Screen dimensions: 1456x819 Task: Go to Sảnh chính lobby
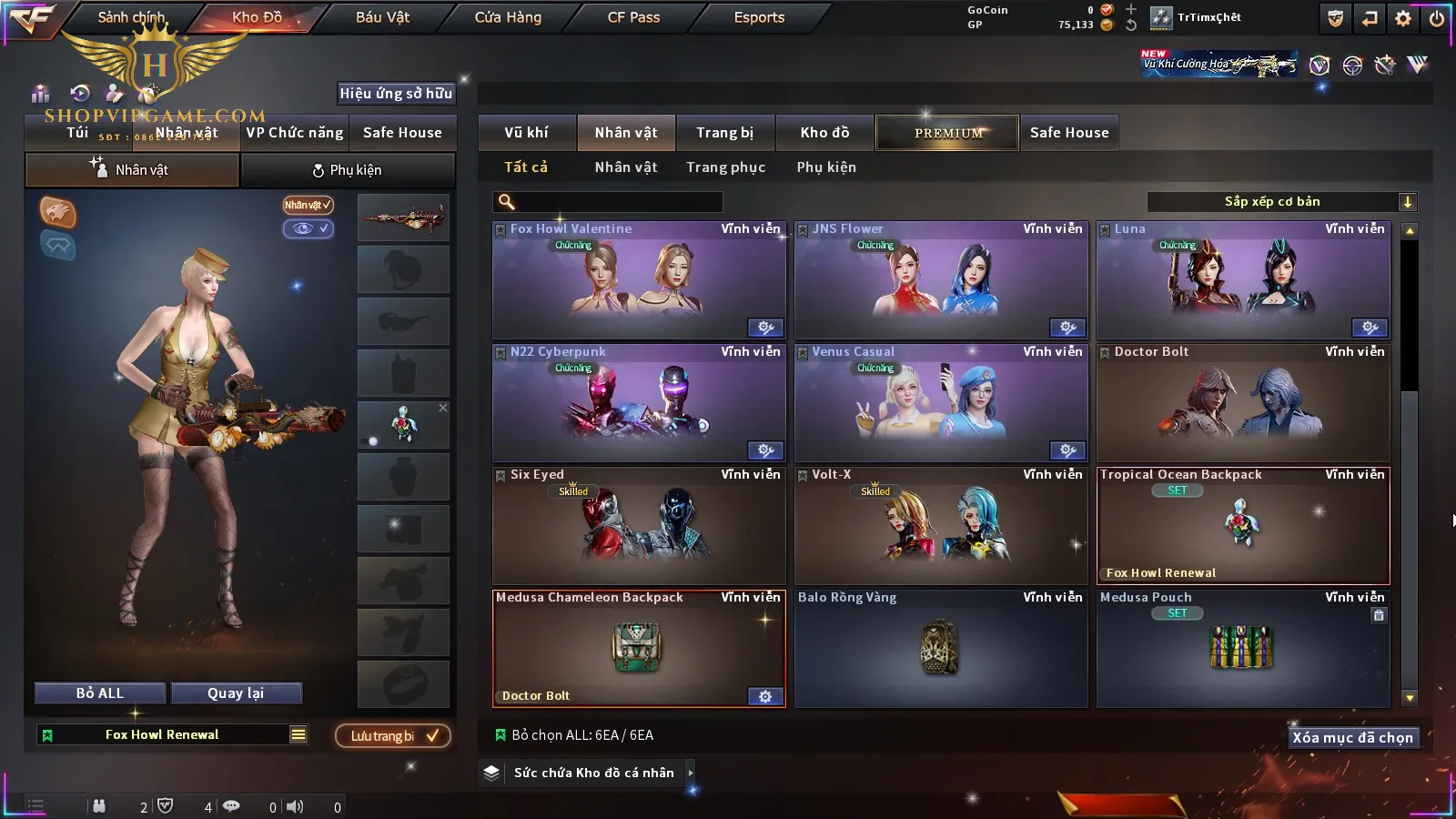131,17
